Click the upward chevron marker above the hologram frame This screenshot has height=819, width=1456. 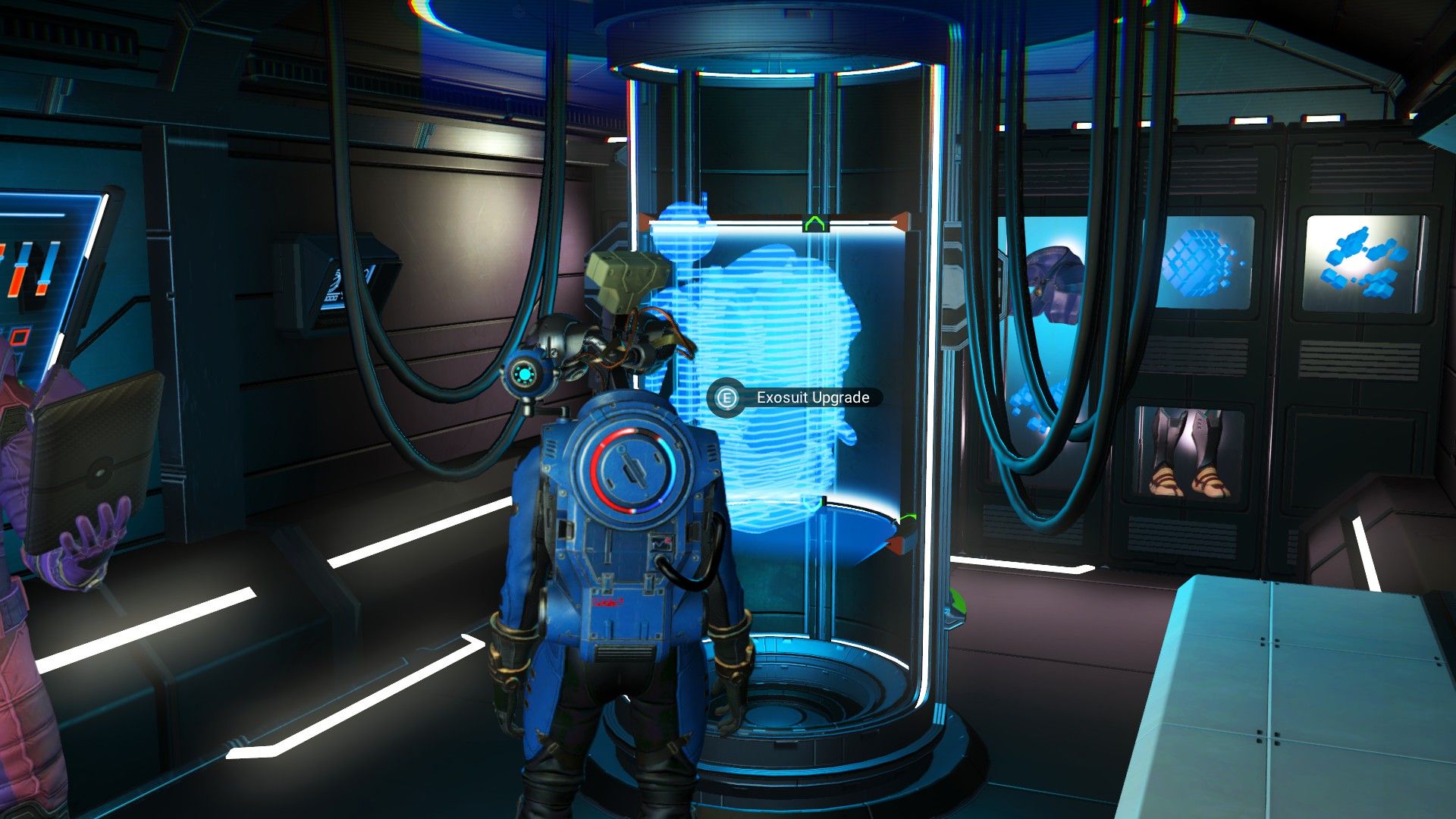click(815, 223)
